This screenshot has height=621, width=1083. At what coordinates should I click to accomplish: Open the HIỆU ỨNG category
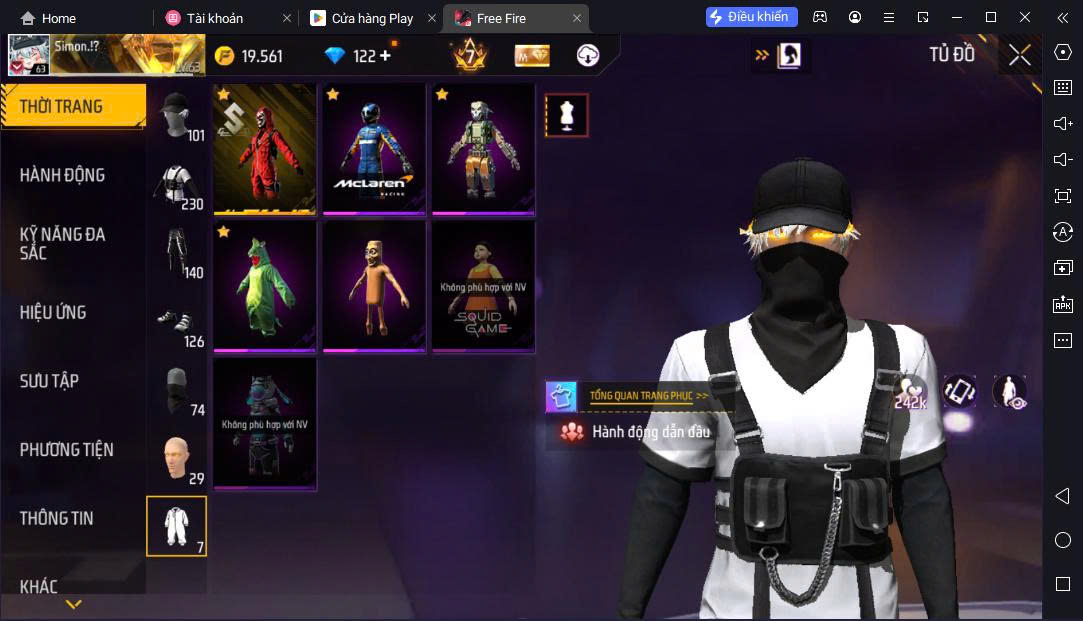pos(53,312)
